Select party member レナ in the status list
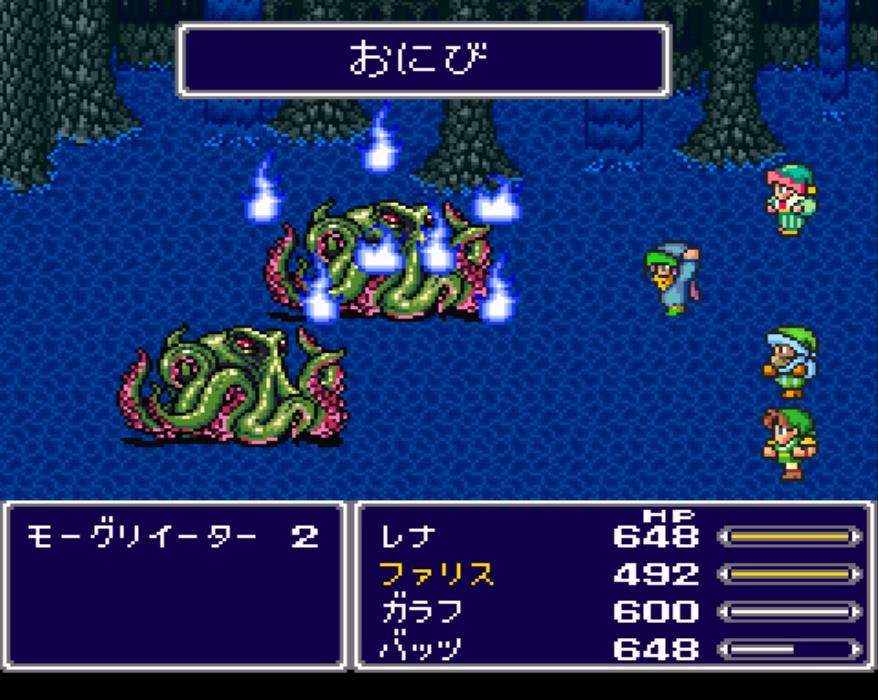Viewport: 878px width, 700px height. coord(406,537)
